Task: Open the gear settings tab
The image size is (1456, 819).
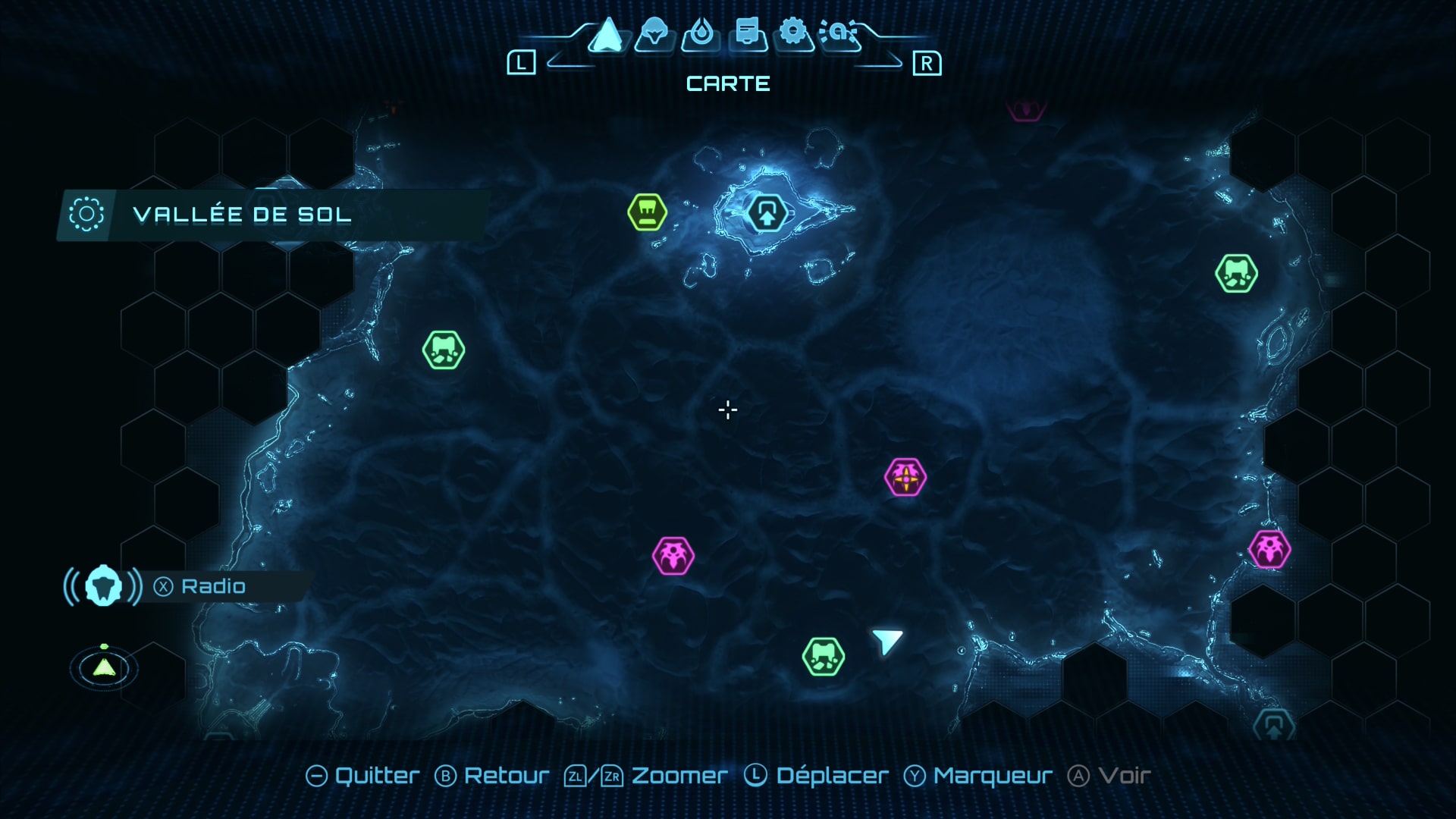Action: click(x=793, y=33)
